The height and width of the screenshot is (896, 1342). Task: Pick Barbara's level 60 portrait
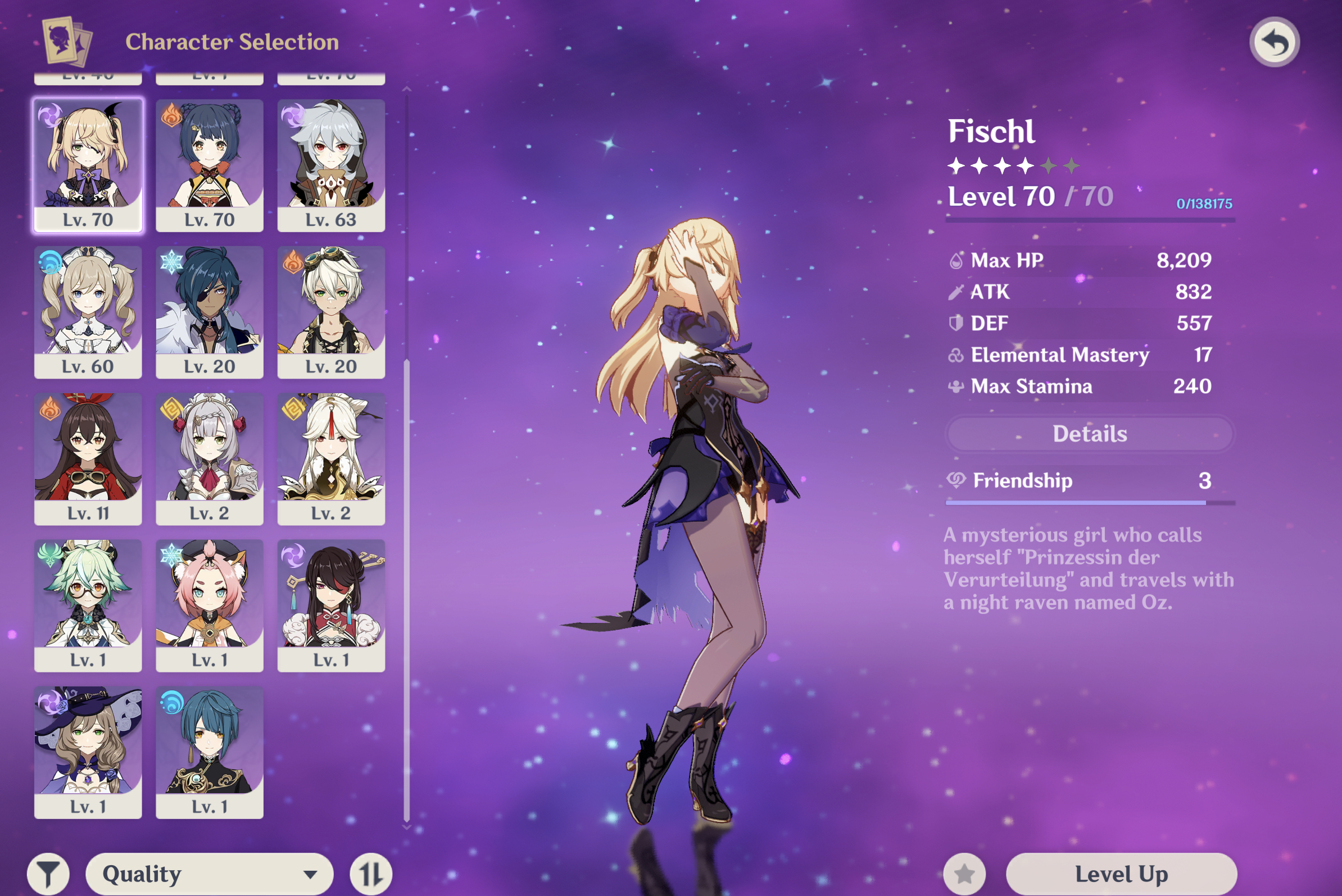[88, 311]
